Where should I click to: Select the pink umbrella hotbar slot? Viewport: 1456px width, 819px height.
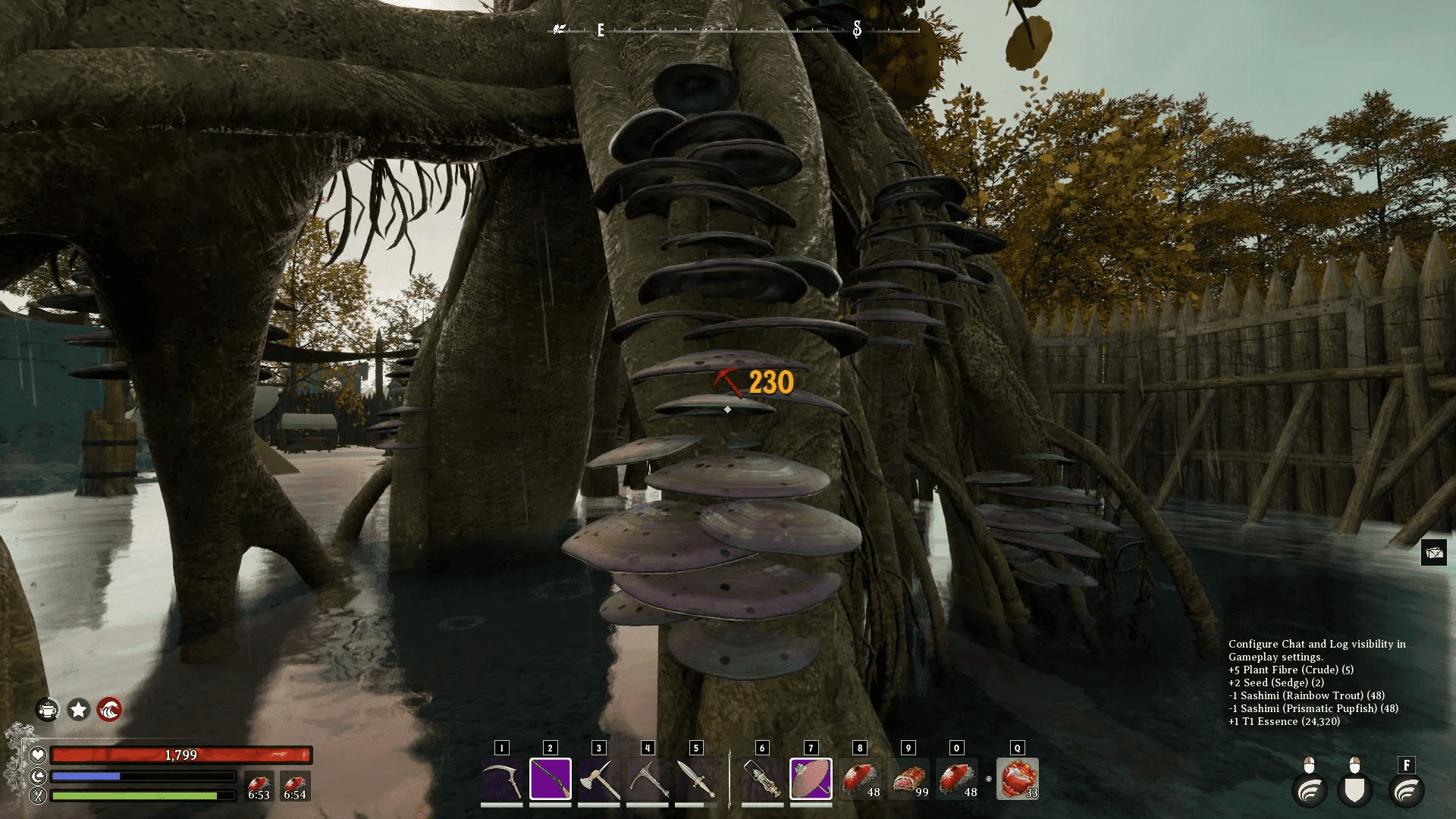pos(811,779)
